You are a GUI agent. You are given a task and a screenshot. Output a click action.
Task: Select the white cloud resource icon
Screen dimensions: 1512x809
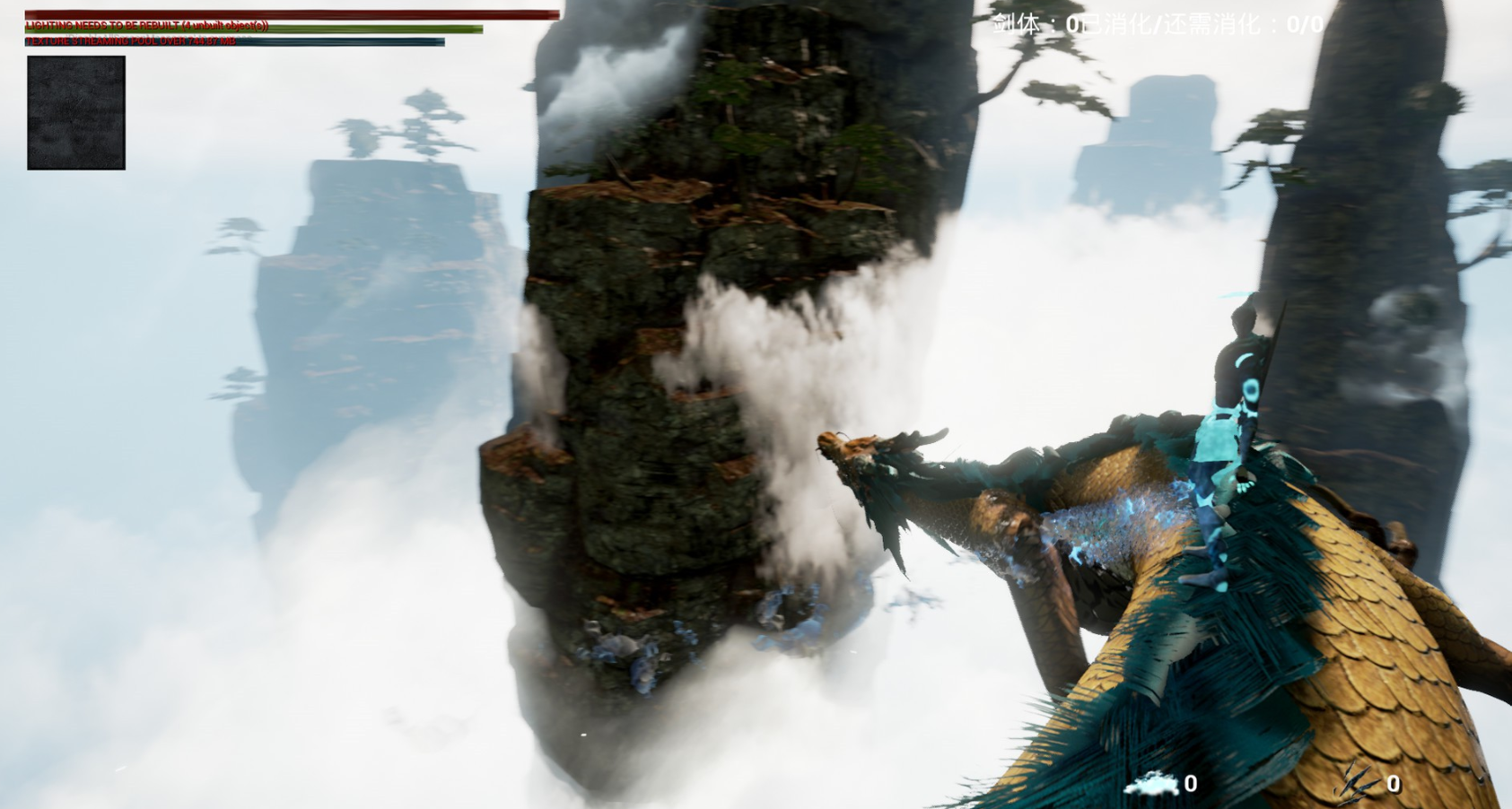(1153, 785)
